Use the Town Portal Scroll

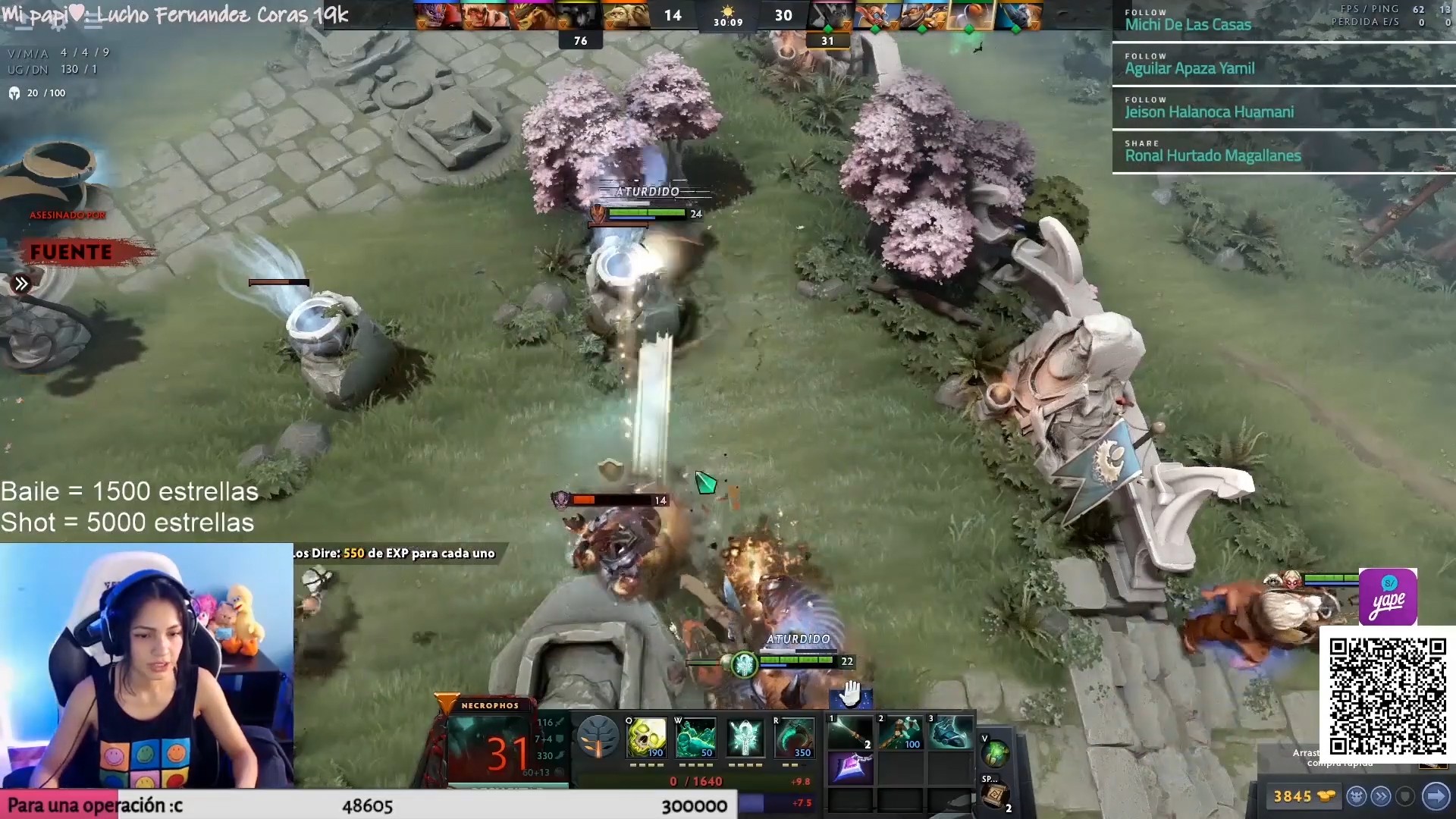click(x=995, y=795)
